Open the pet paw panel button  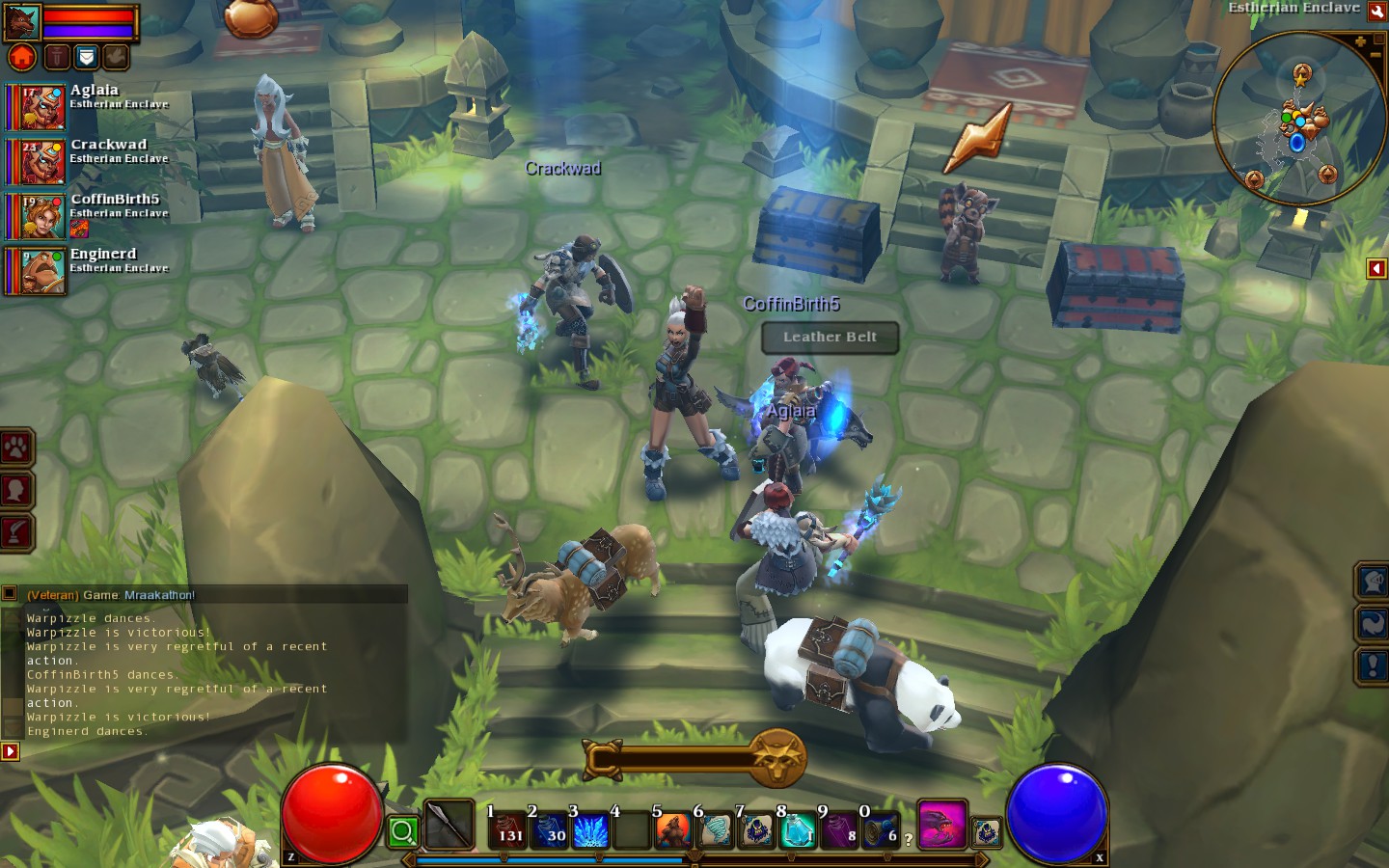pyautogui.click(x=17, y=448)
